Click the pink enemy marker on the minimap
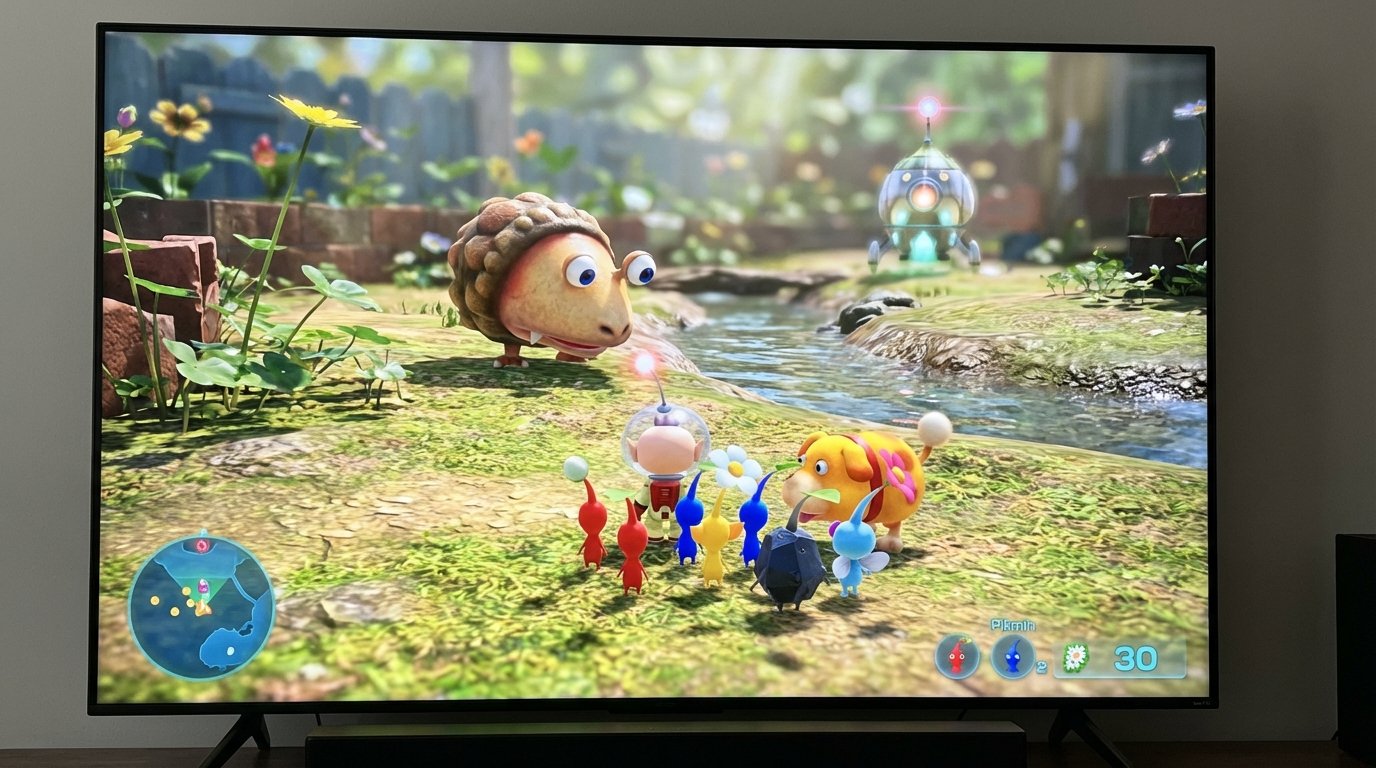1376x768 pixels. tap(201, 545)
